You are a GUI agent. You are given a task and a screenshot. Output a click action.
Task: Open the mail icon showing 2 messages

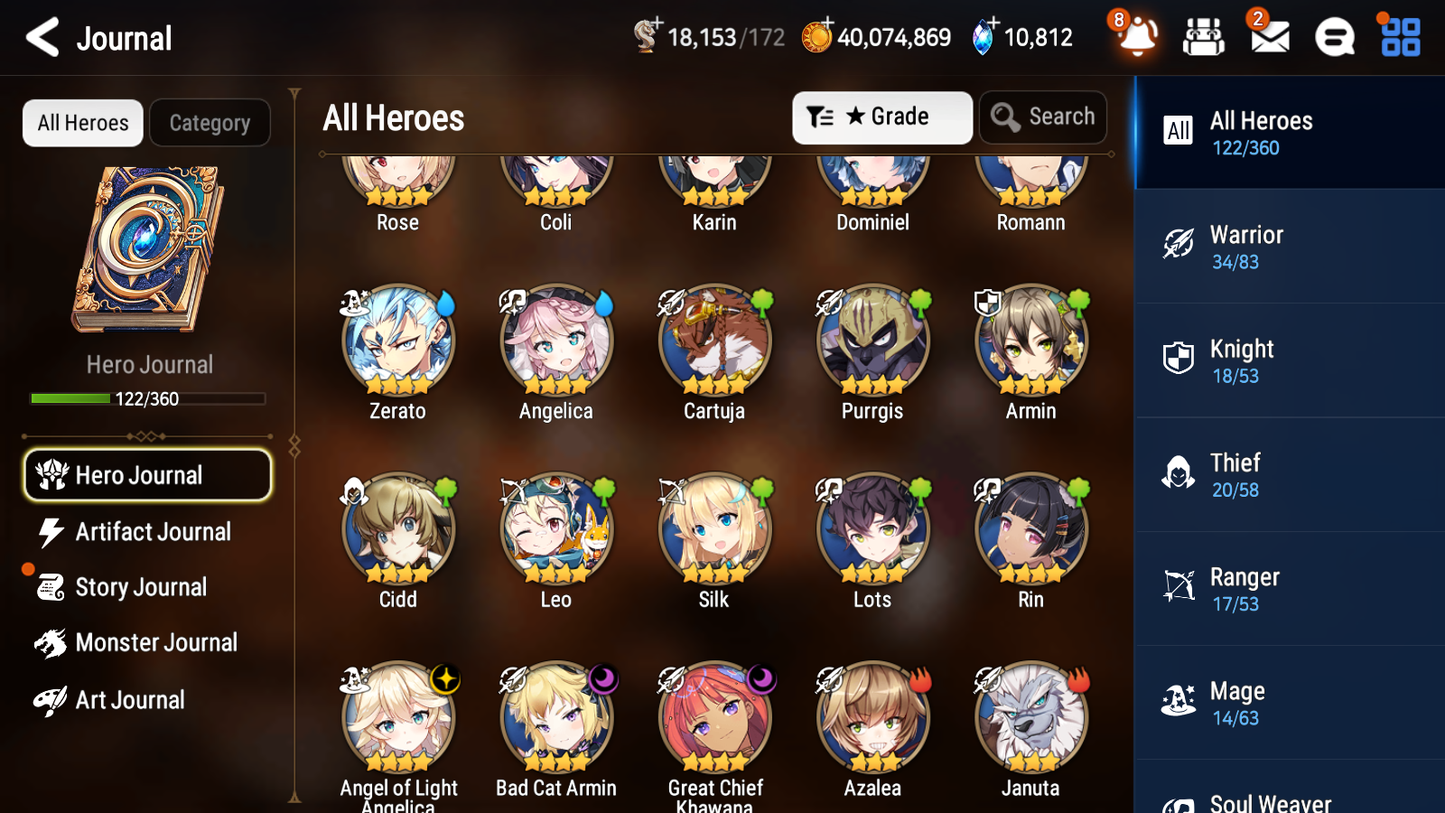tap(1268, 37)
